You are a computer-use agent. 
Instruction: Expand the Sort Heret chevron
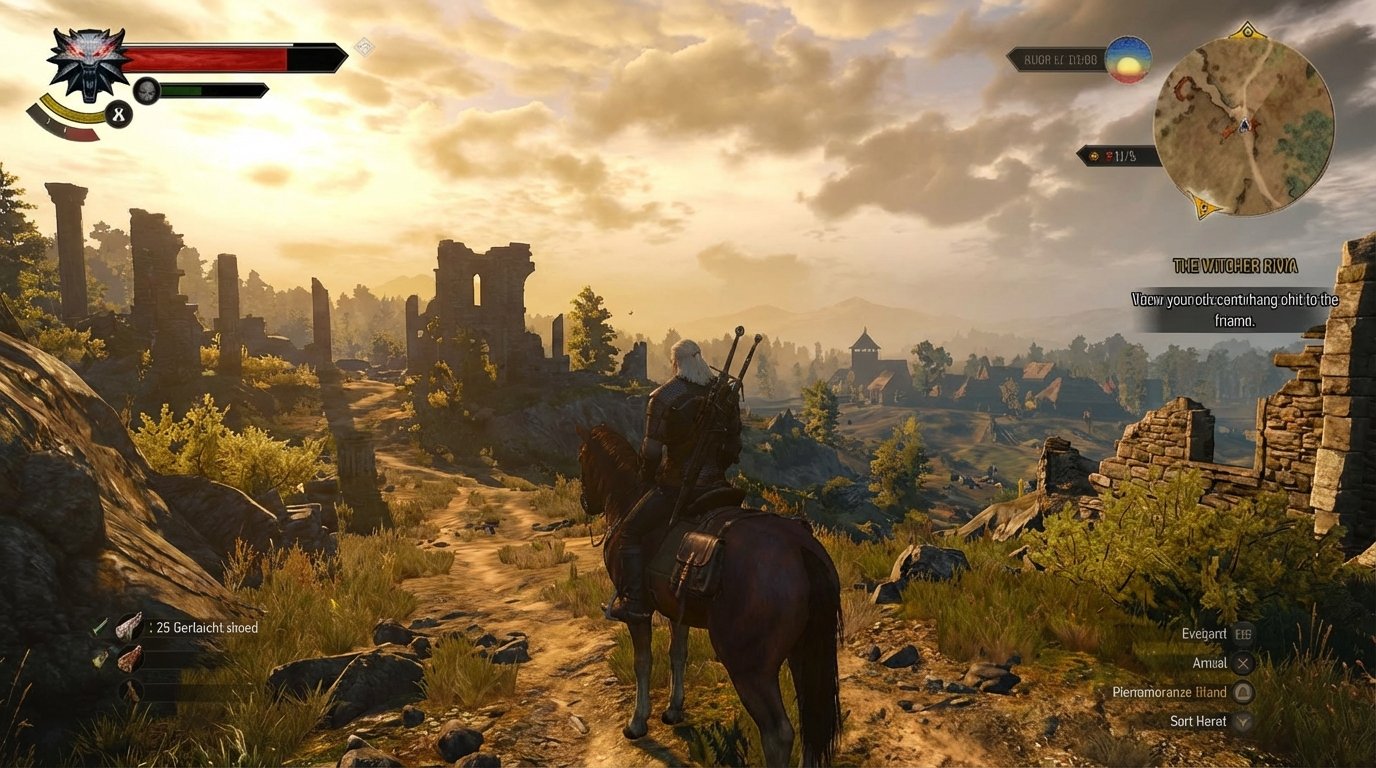(1243, 721)
